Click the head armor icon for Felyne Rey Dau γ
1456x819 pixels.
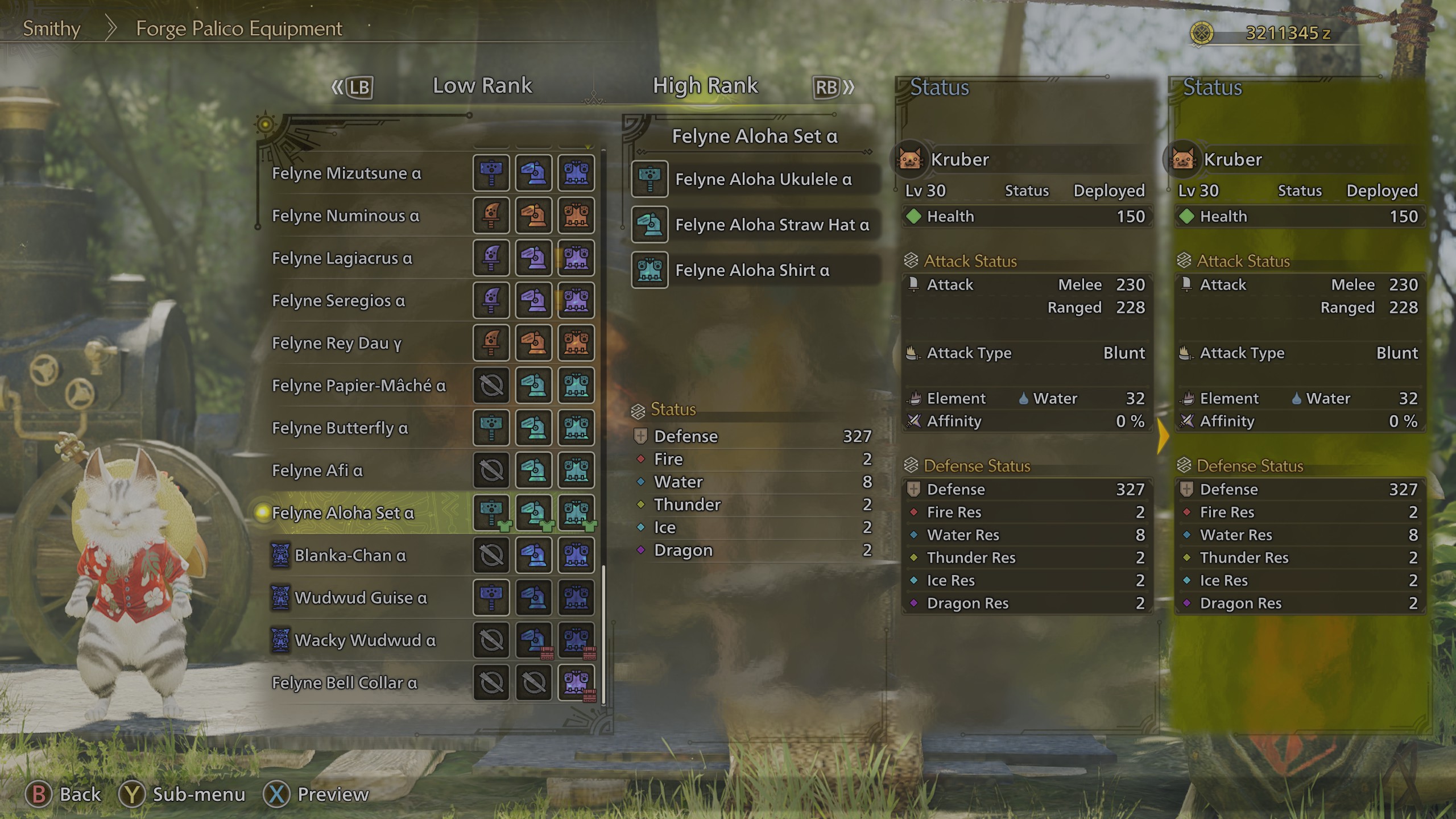[533, 344]
